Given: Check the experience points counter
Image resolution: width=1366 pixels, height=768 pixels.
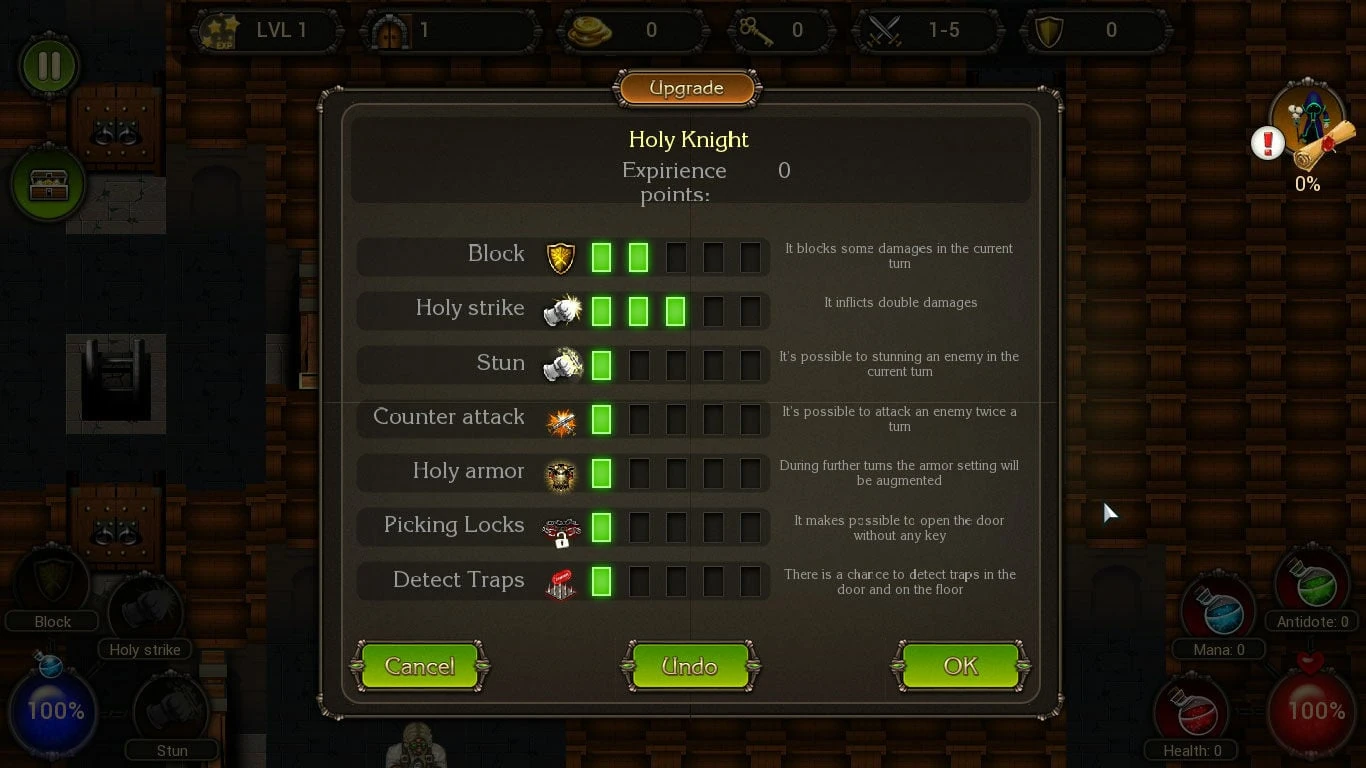Looking at the screenshot, I should tap(783, 170).
